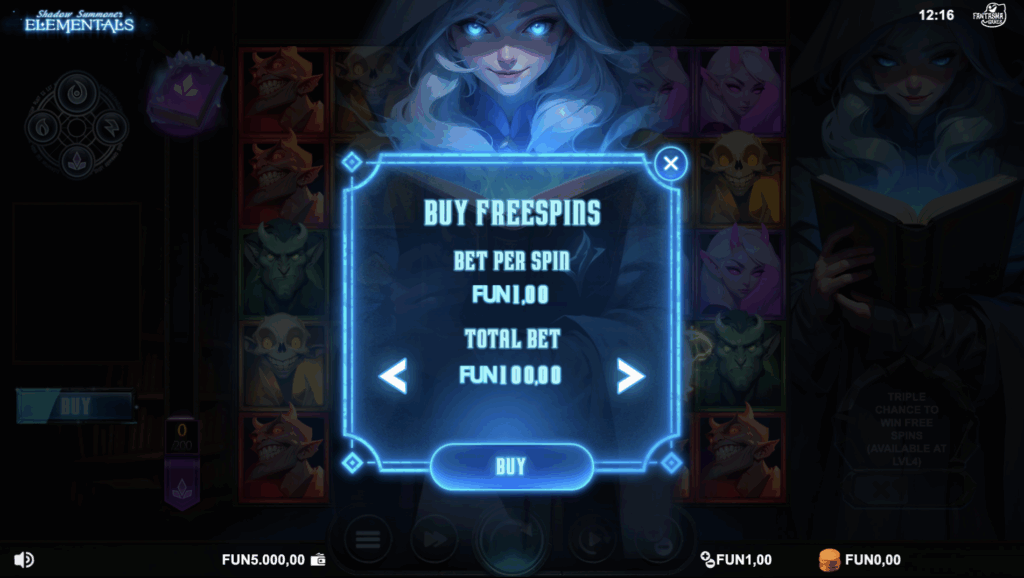Decrease total bet with the left arrow
The height and width of the screenshot is (578, 1024).
click(x=393, y=376)
